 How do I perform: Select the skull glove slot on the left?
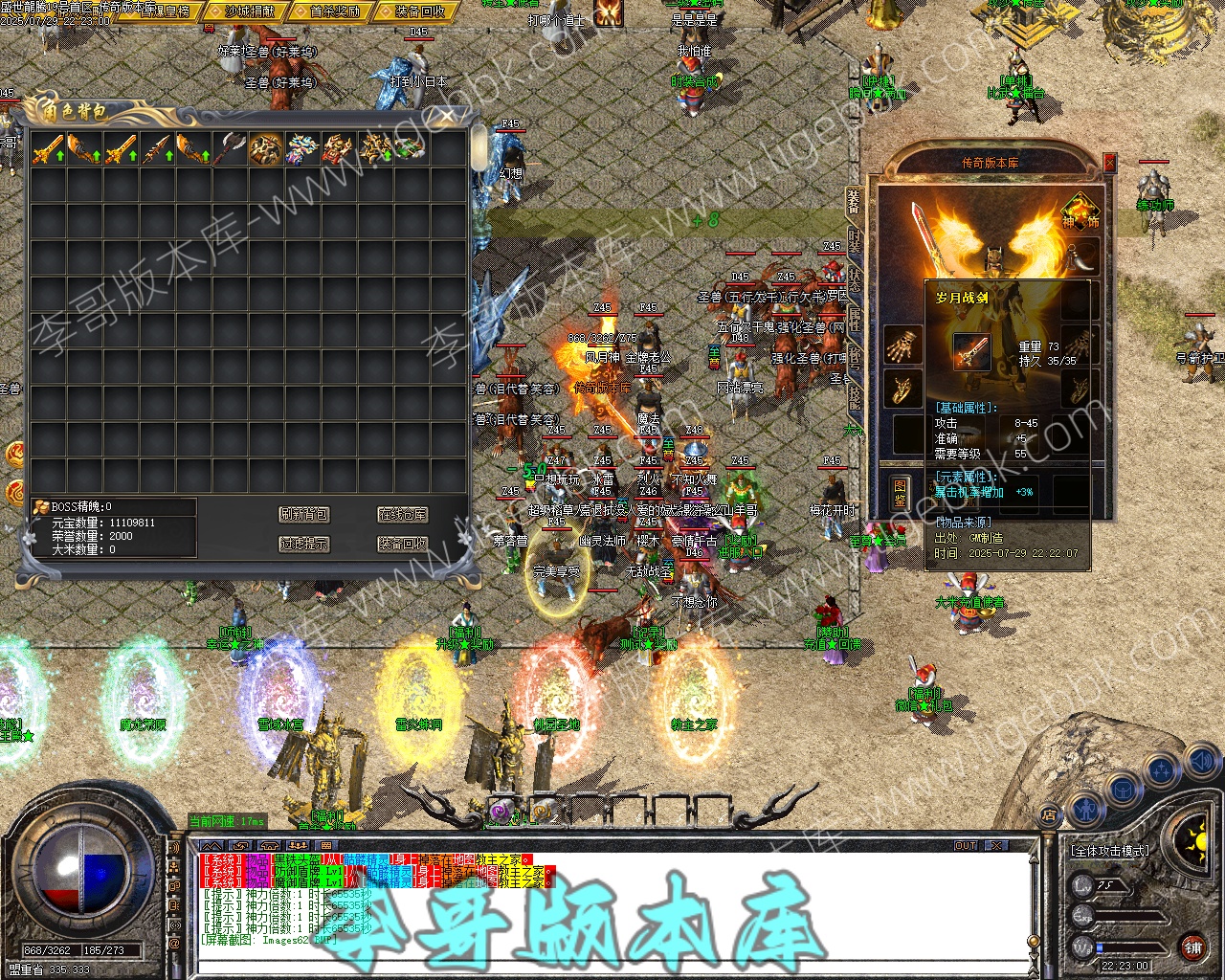pos(902,345)
